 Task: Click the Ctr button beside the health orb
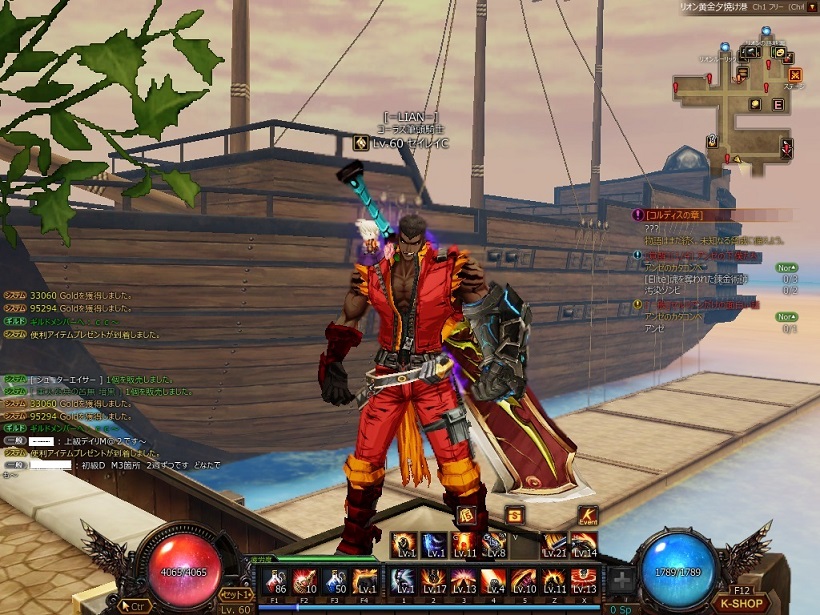[130, 604]
